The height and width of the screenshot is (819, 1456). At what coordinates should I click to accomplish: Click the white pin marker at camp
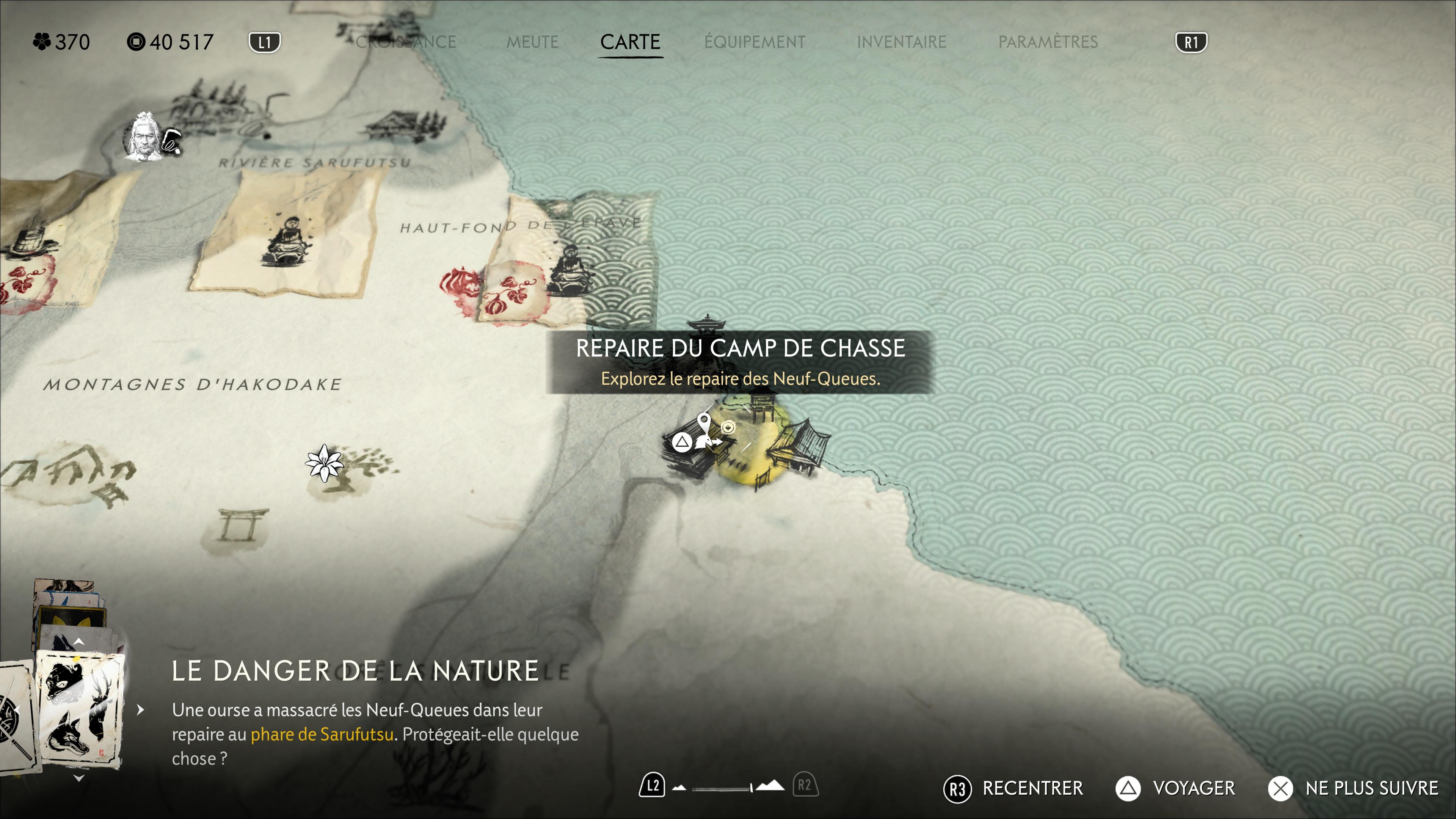pos(704,422)
